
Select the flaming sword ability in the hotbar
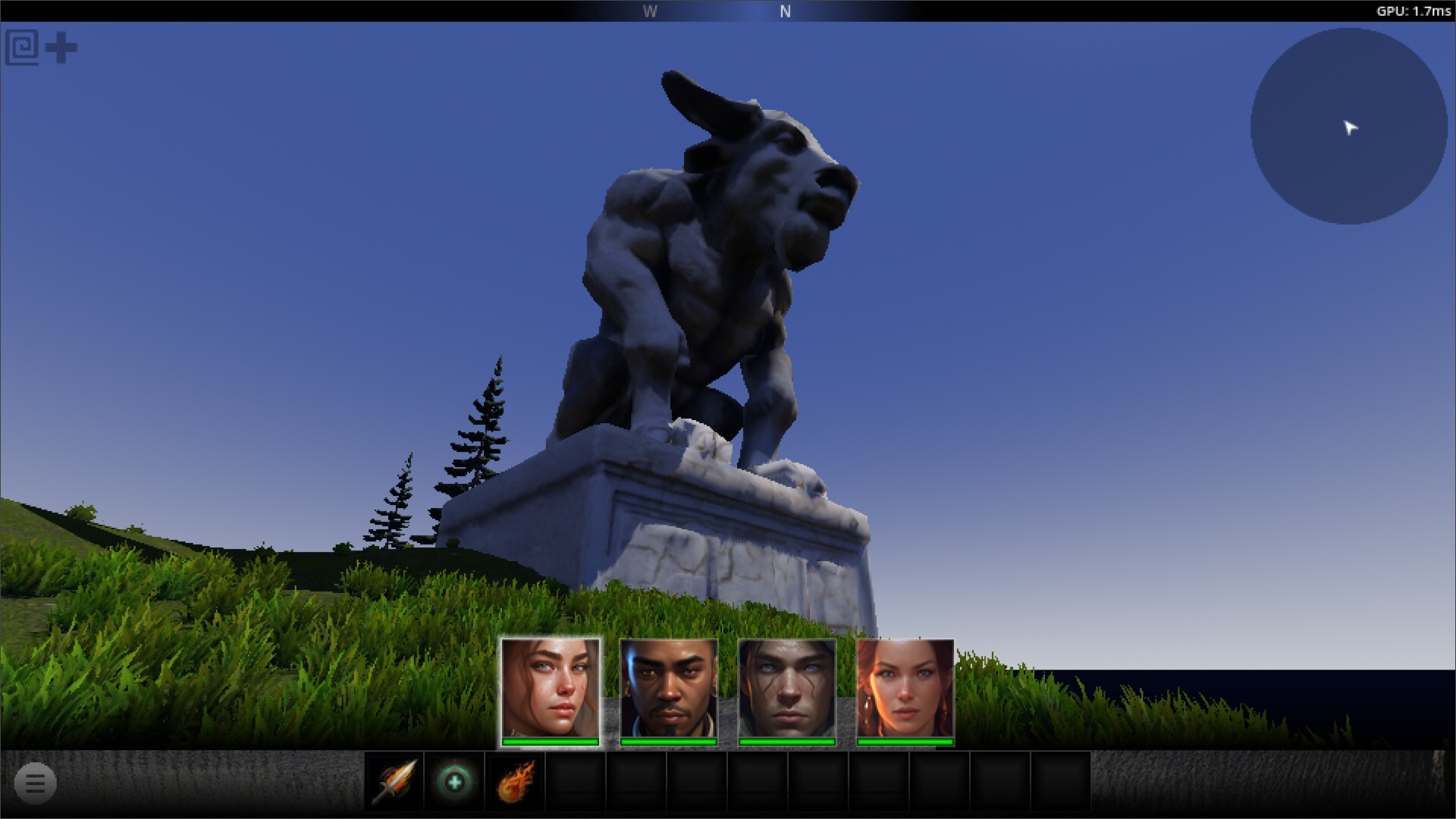(x=395, y=782)
